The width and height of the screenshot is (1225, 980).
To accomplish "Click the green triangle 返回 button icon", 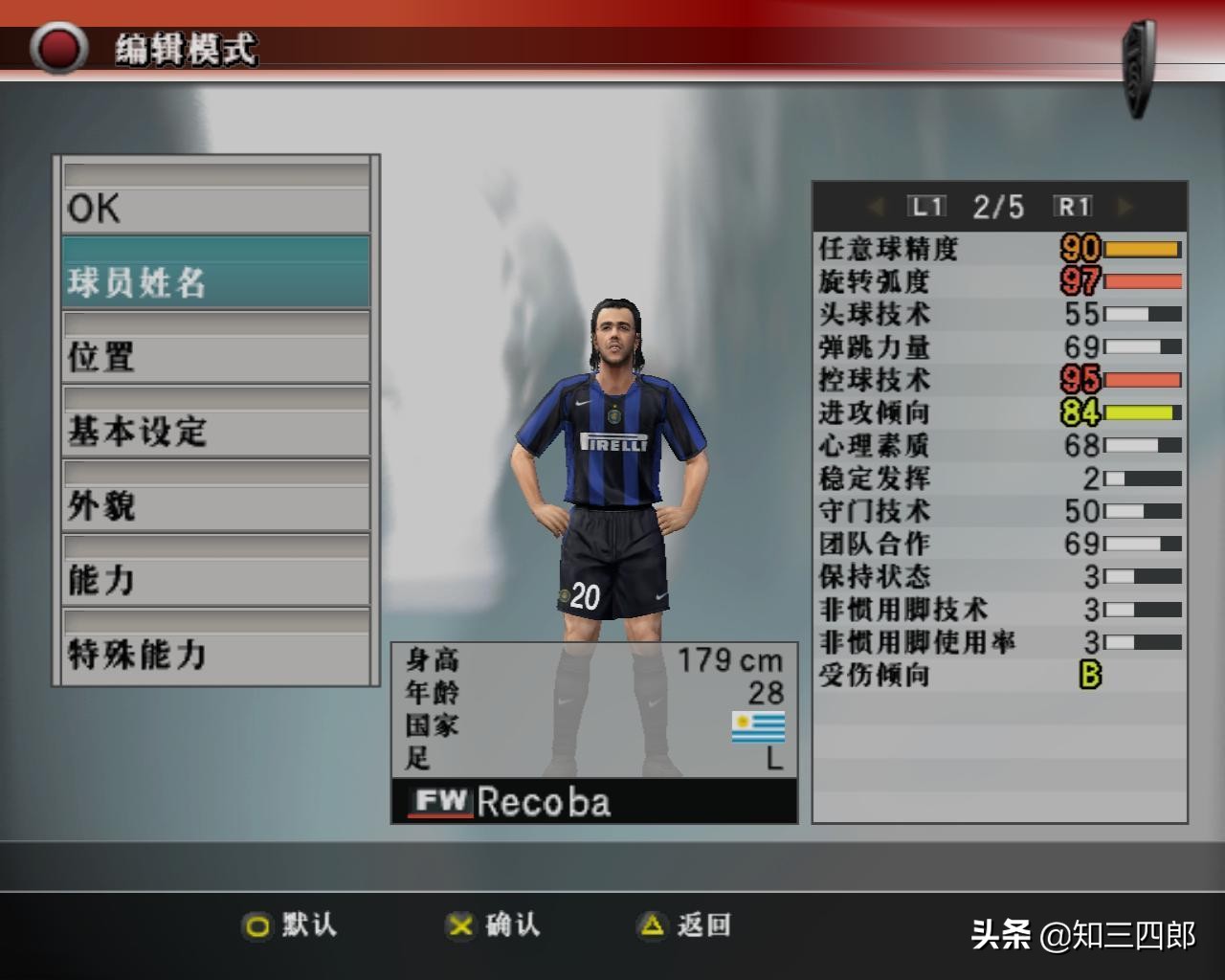I will click(x=651, y=926).
